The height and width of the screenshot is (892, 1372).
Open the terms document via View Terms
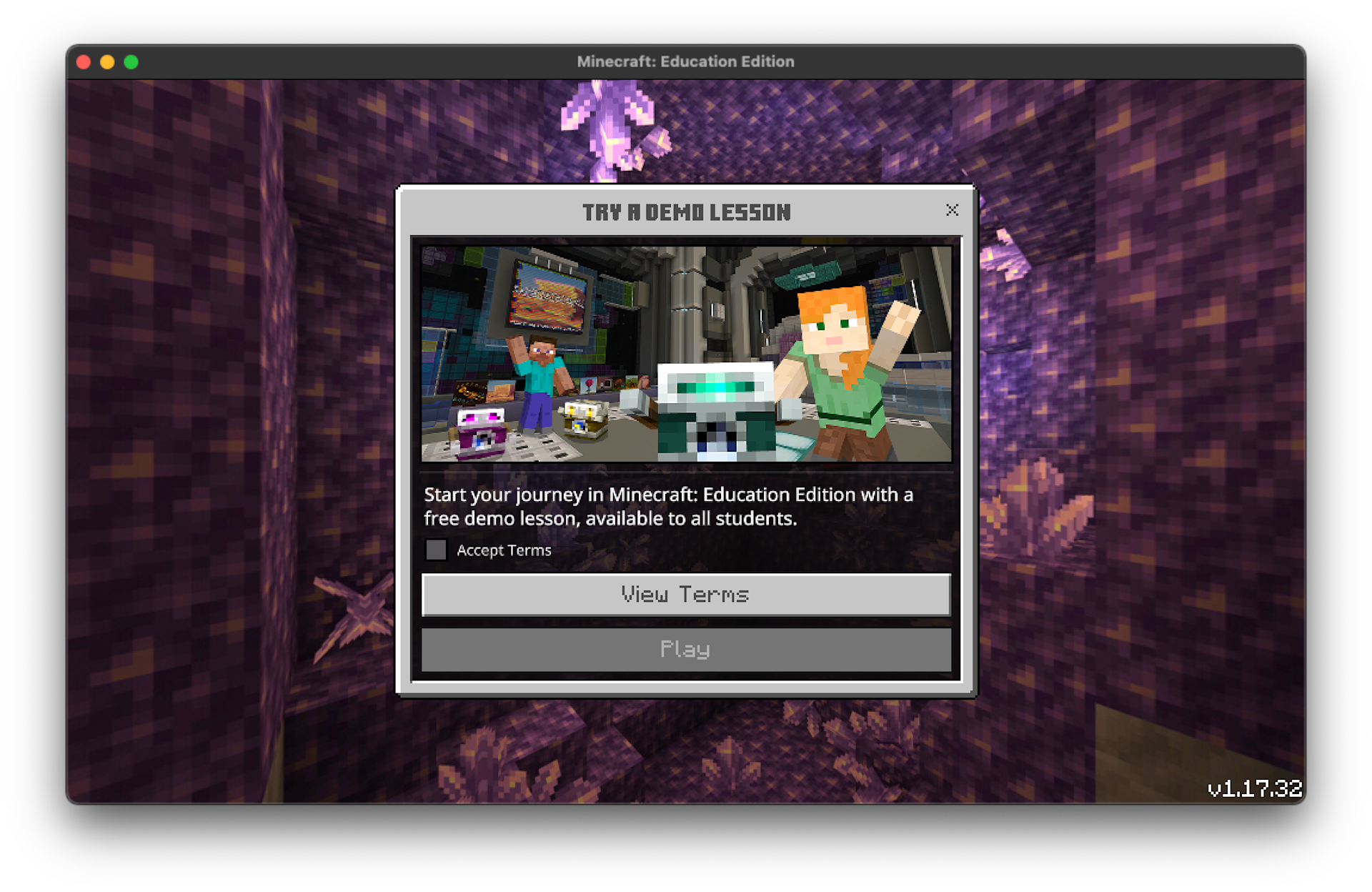pyautogui.click(x=685, y=595)
